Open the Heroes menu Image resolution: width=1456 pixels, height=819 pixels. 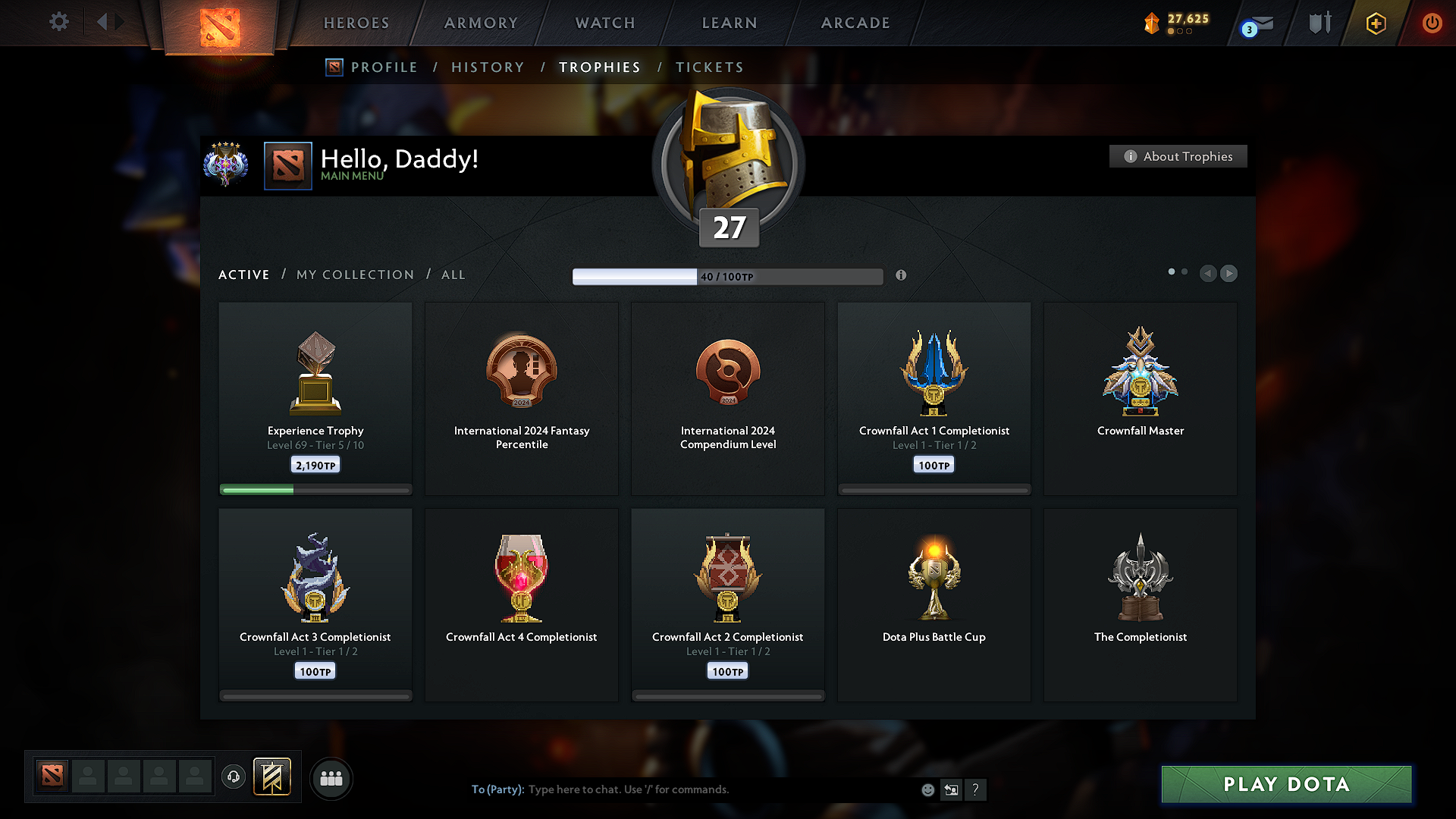[356, 23]
